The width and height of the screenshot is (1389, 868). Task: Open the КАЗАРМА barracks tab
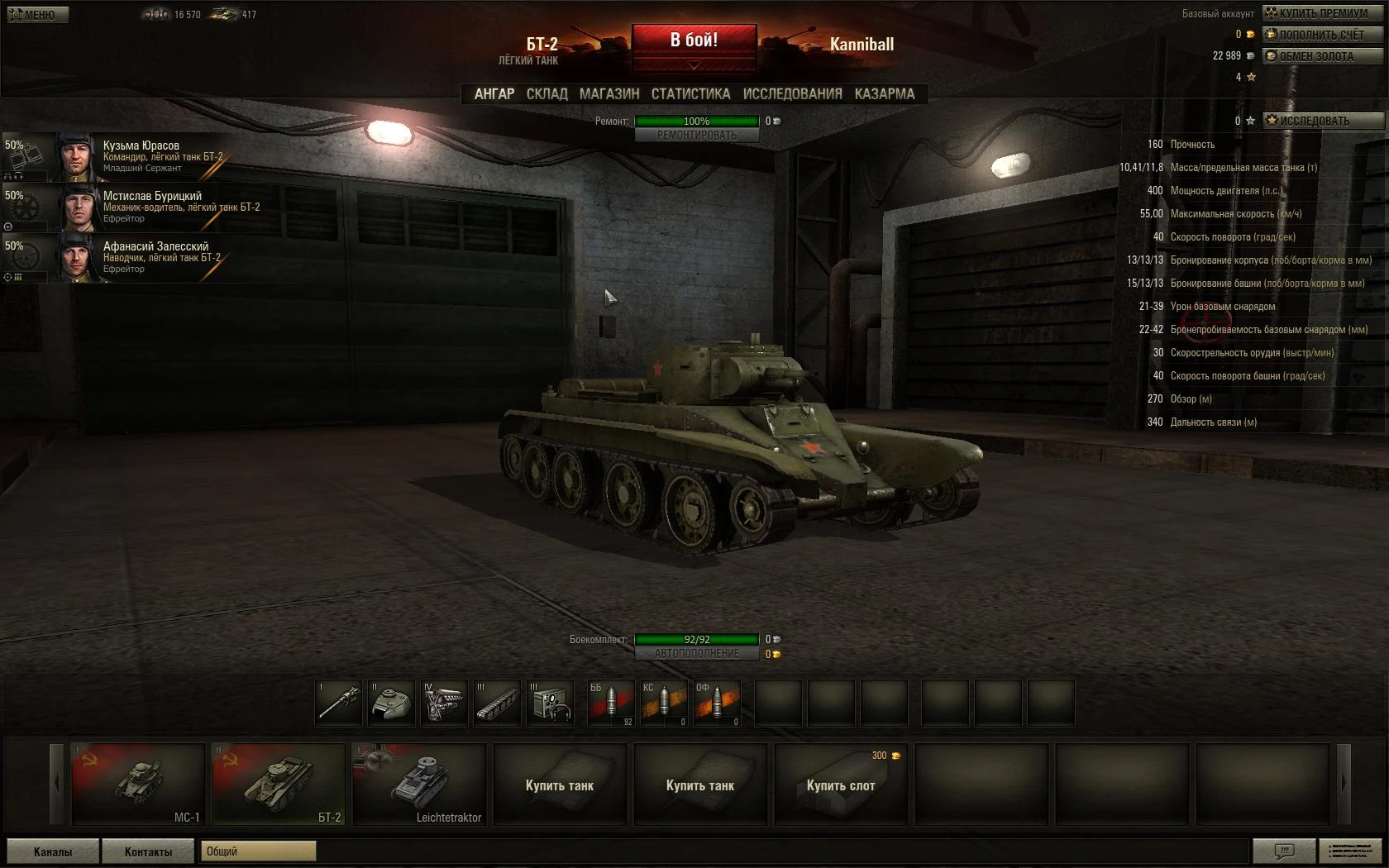coord(884,94)
